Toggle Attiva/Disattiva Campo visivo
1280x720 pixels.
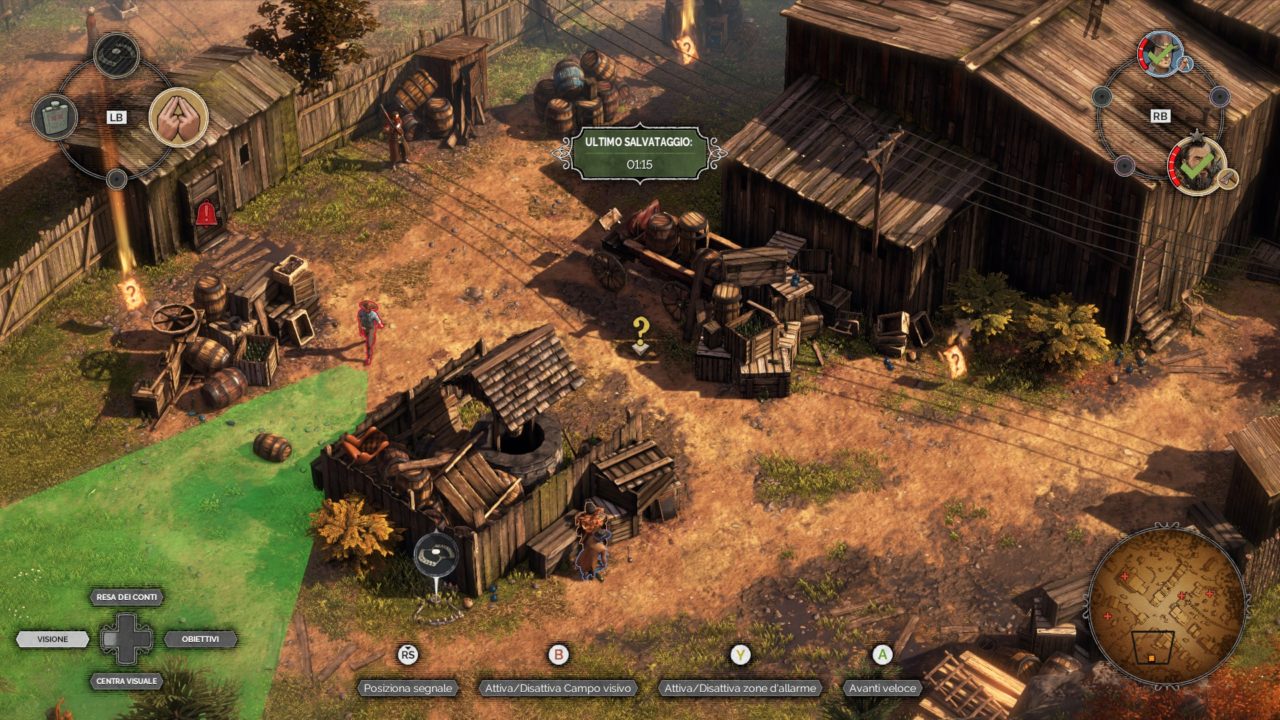coord(558,688)
